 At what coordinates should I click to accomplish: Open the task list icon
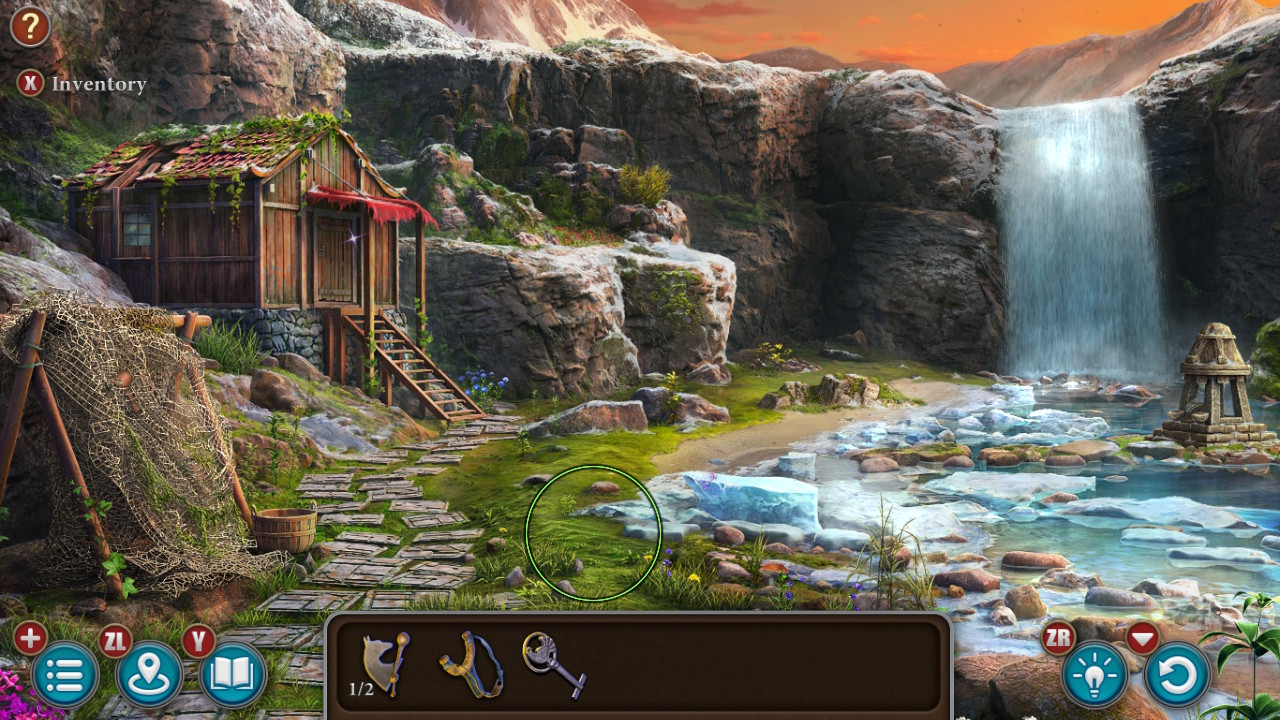tap(66, 674)
